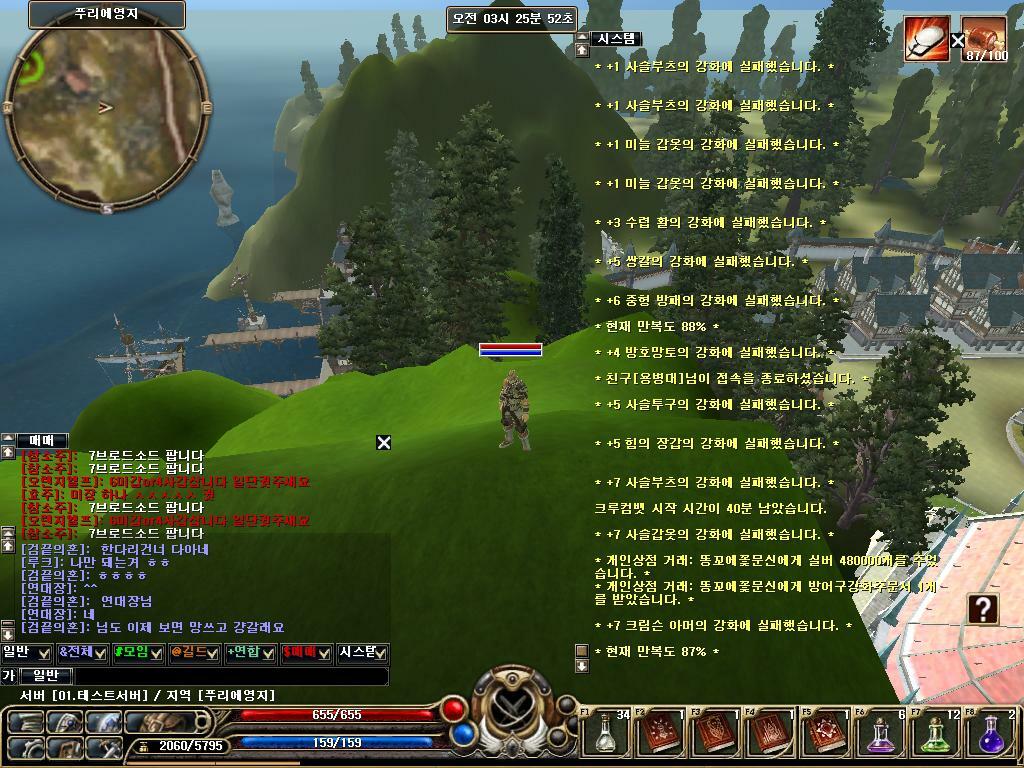Use the F8 blue potion slot
This screenshot has width=1024, height=768.
click(991, 734)
